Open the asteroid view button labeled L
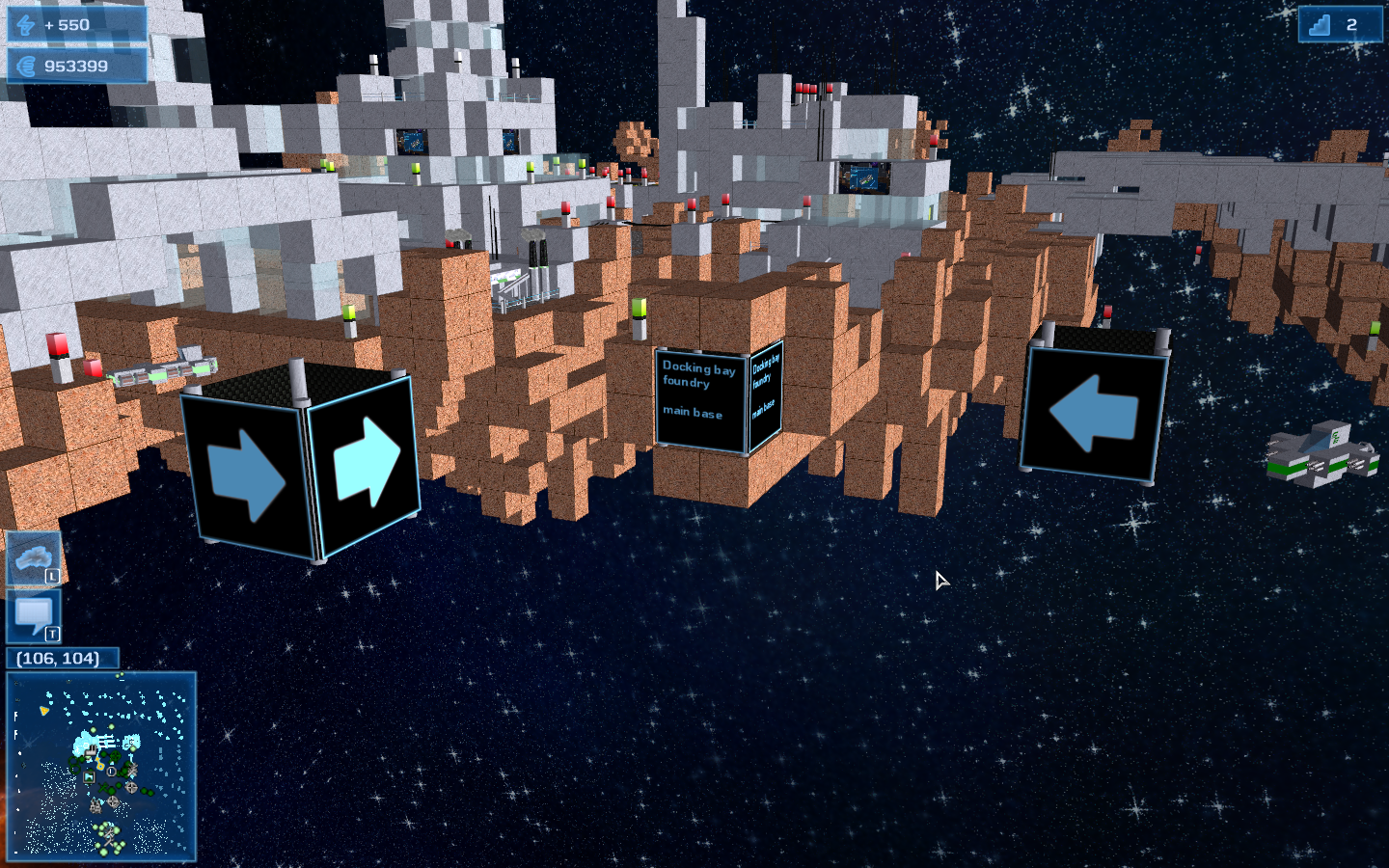Viewport: 1389px width, 868px height. [34, 558]
